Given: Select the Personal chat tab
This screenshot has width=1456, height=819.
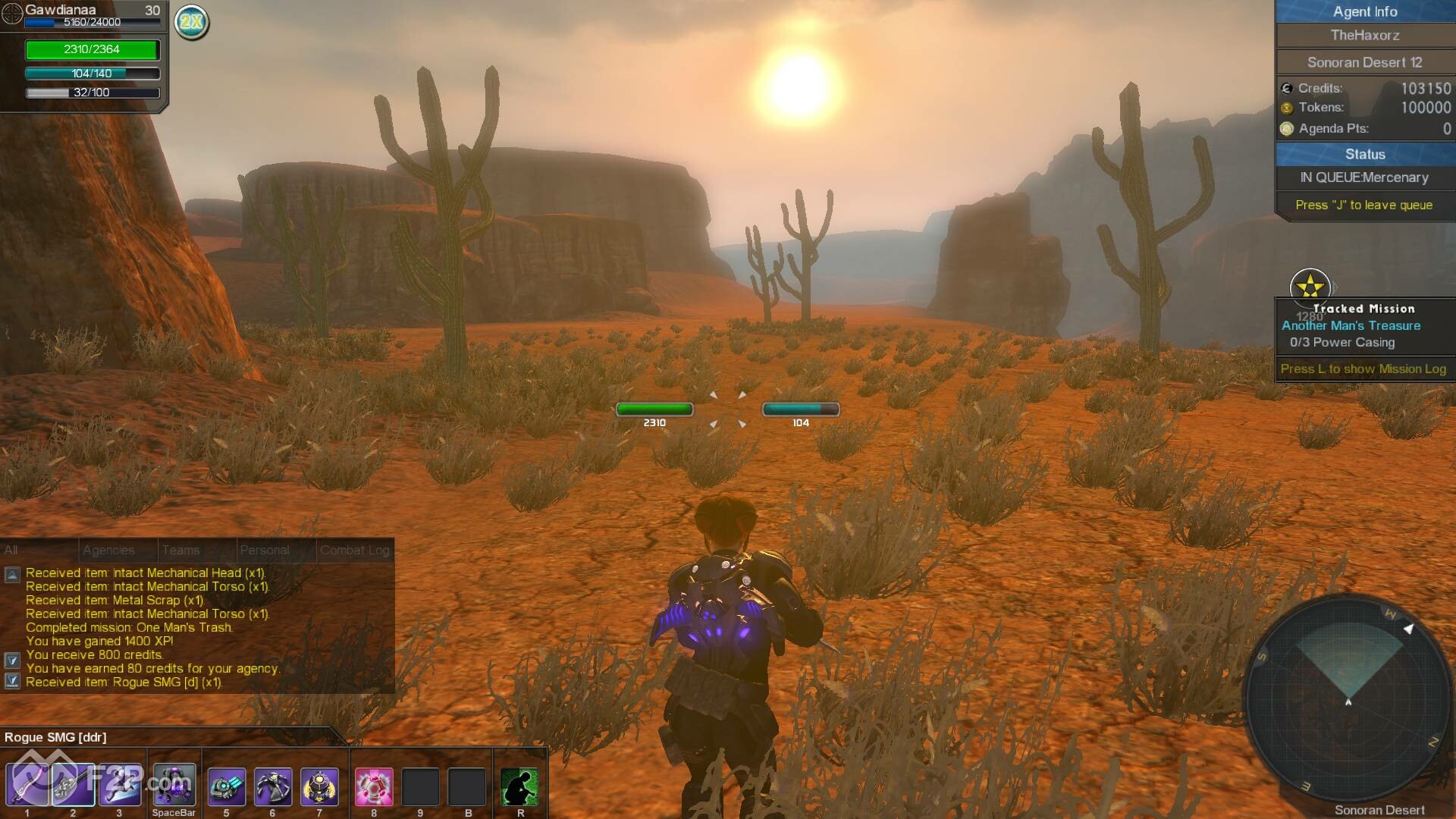Looking at the screenshot, I should (264, 550).
